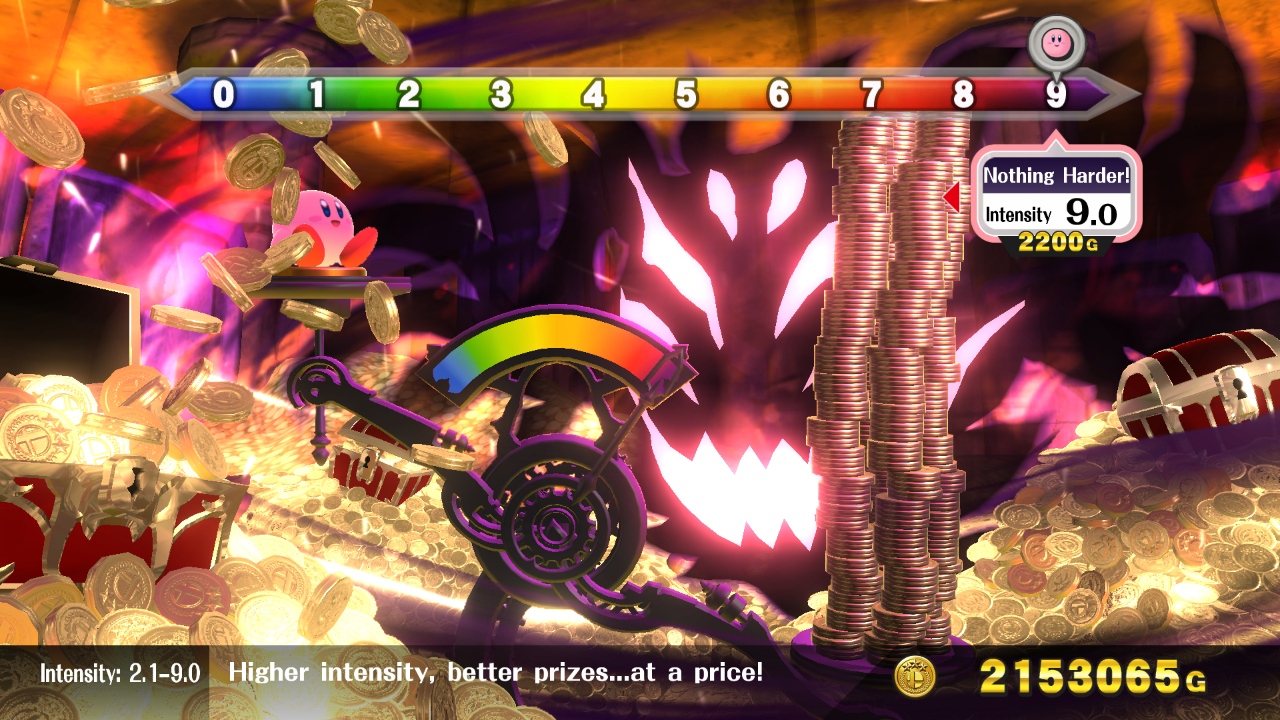Set intensity to 0 on the scale
1280x720 pixels.
tap(224, 95)
